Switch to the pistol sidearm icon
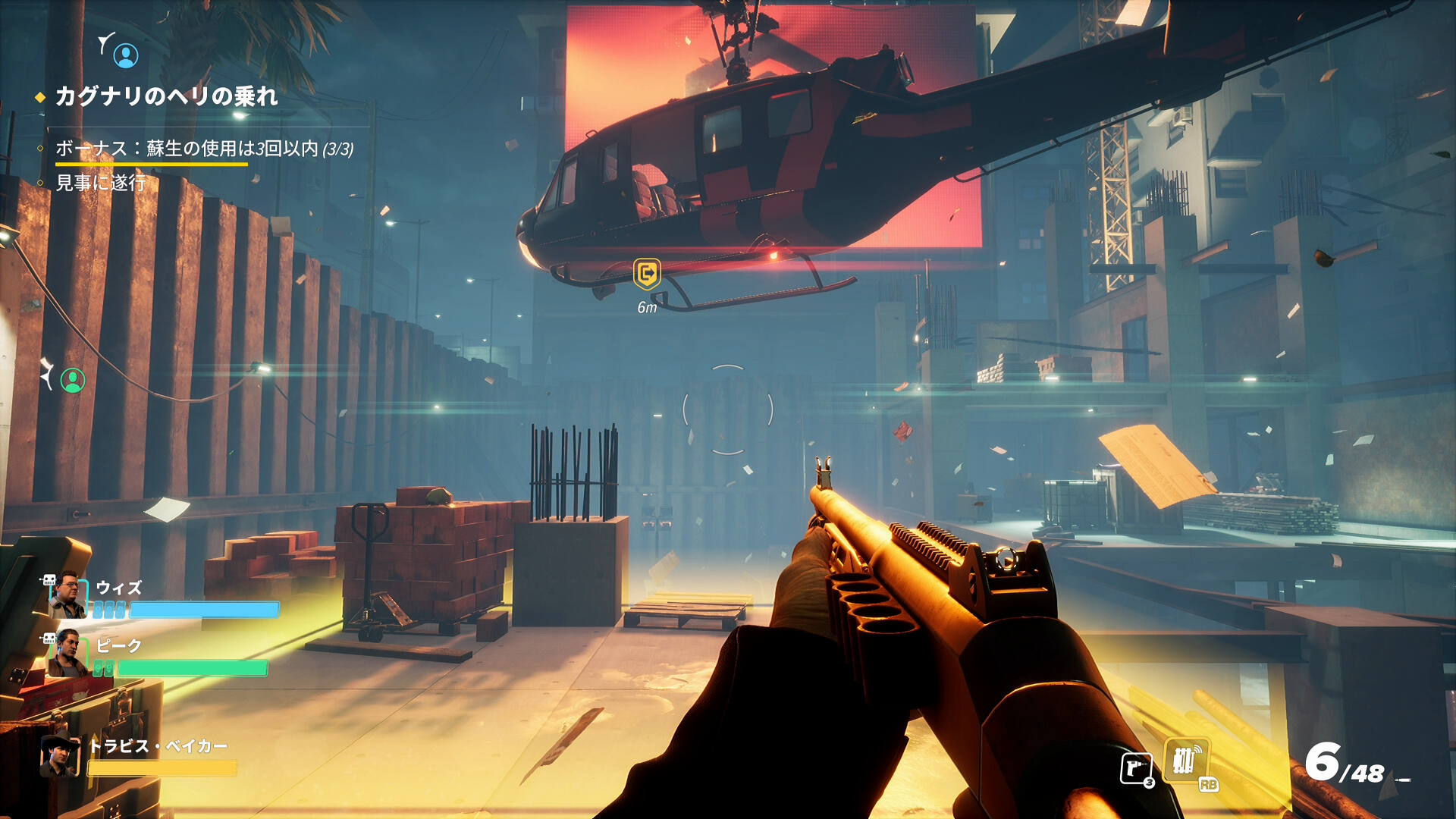This screenshot has width=1456, height=819. 1136,769
